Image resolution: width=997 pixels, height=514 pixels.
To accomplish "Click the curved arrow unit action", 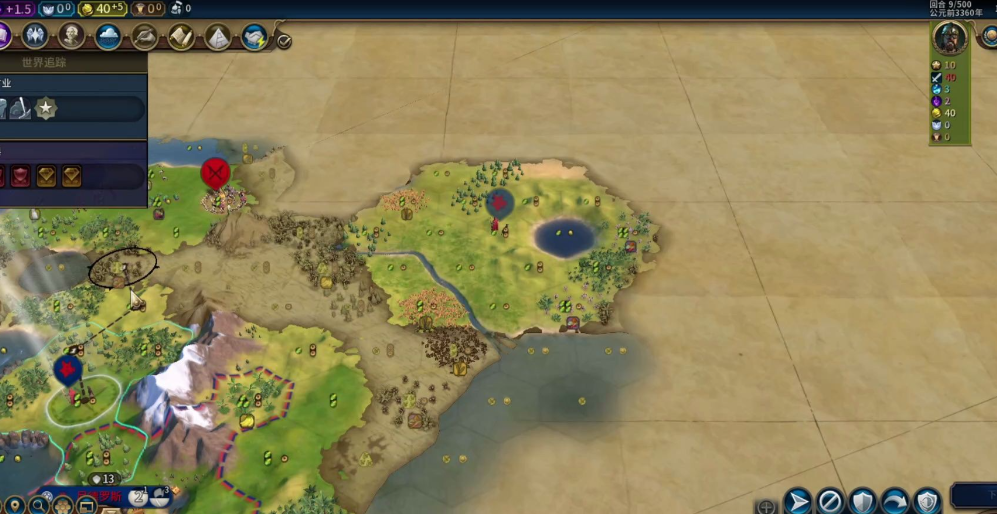I will [896, 500].
